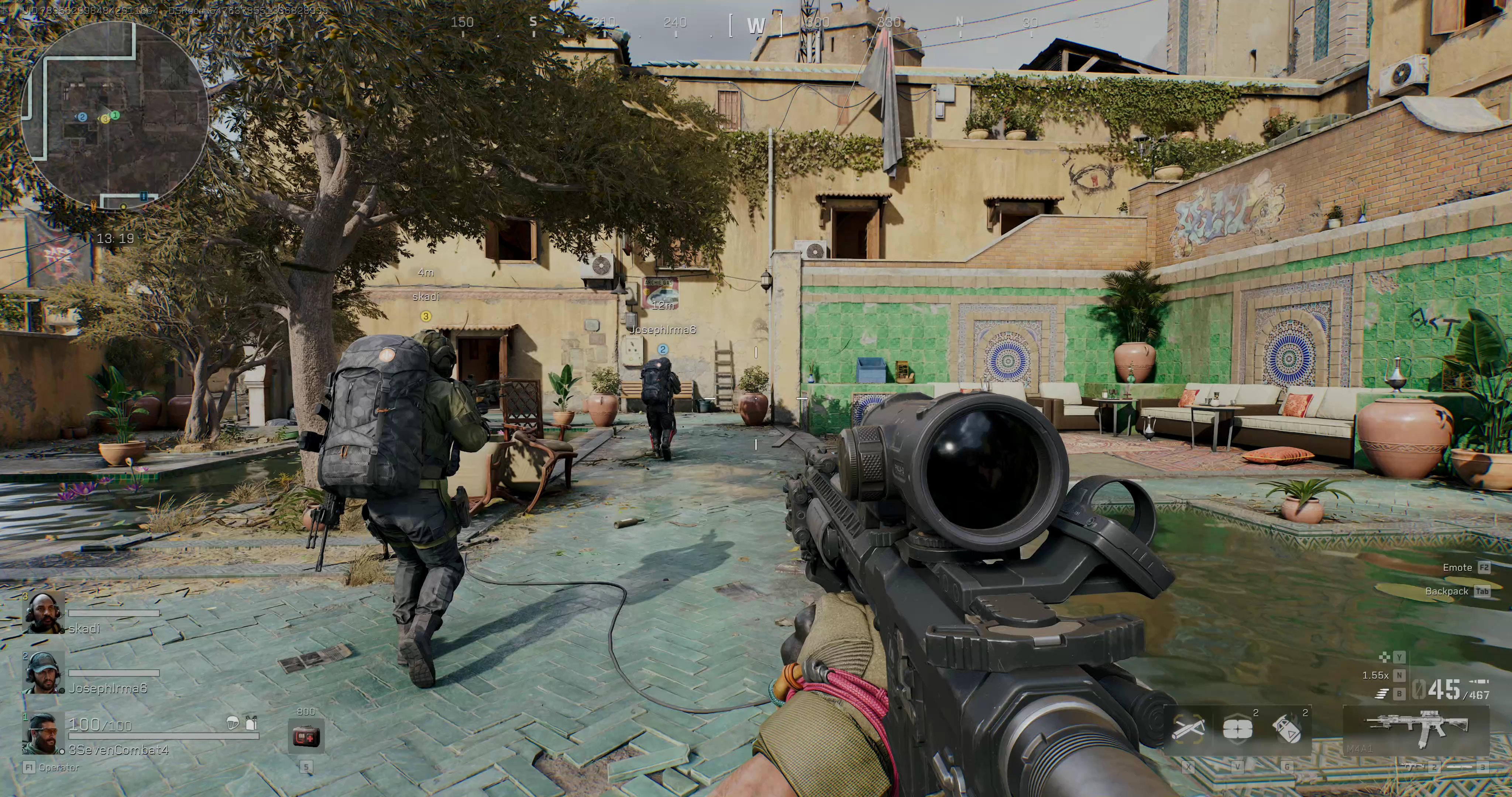Open the Emote wheel label
This screenshot has width=1512, height=797.
pos(1457,567)
